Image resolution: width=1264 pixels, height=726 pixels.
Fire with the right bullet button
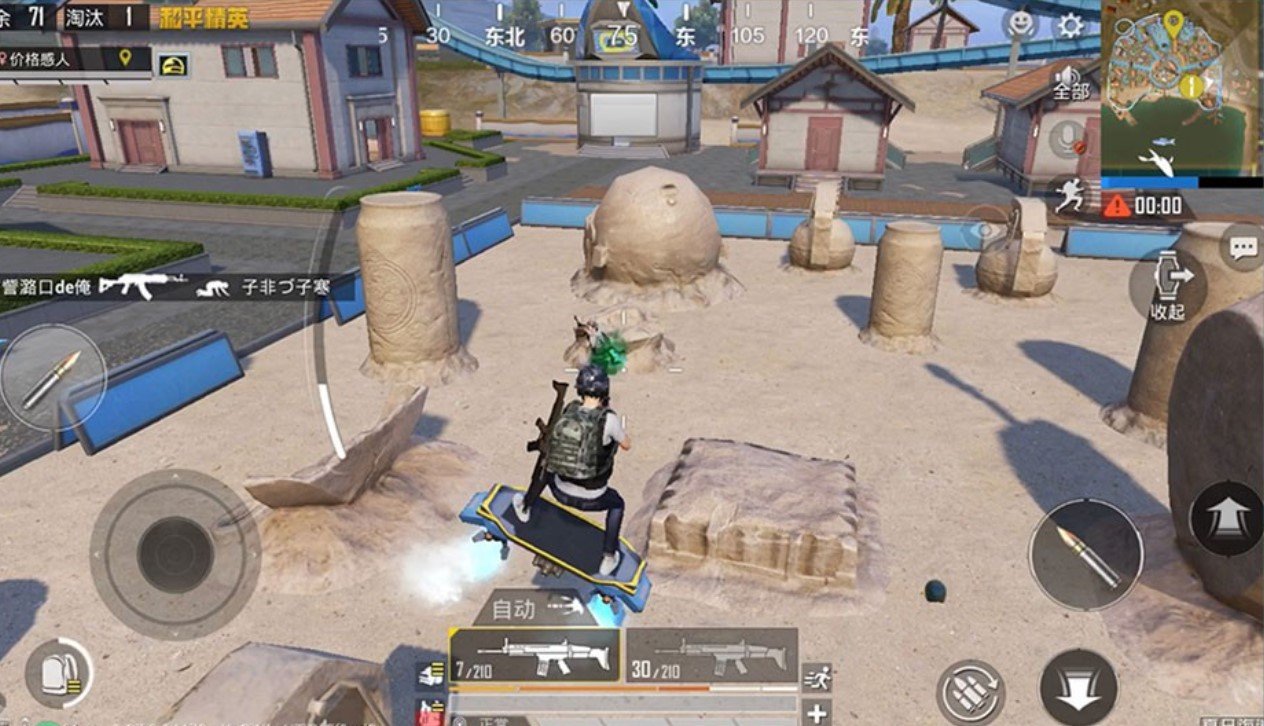pos(1086,554)
